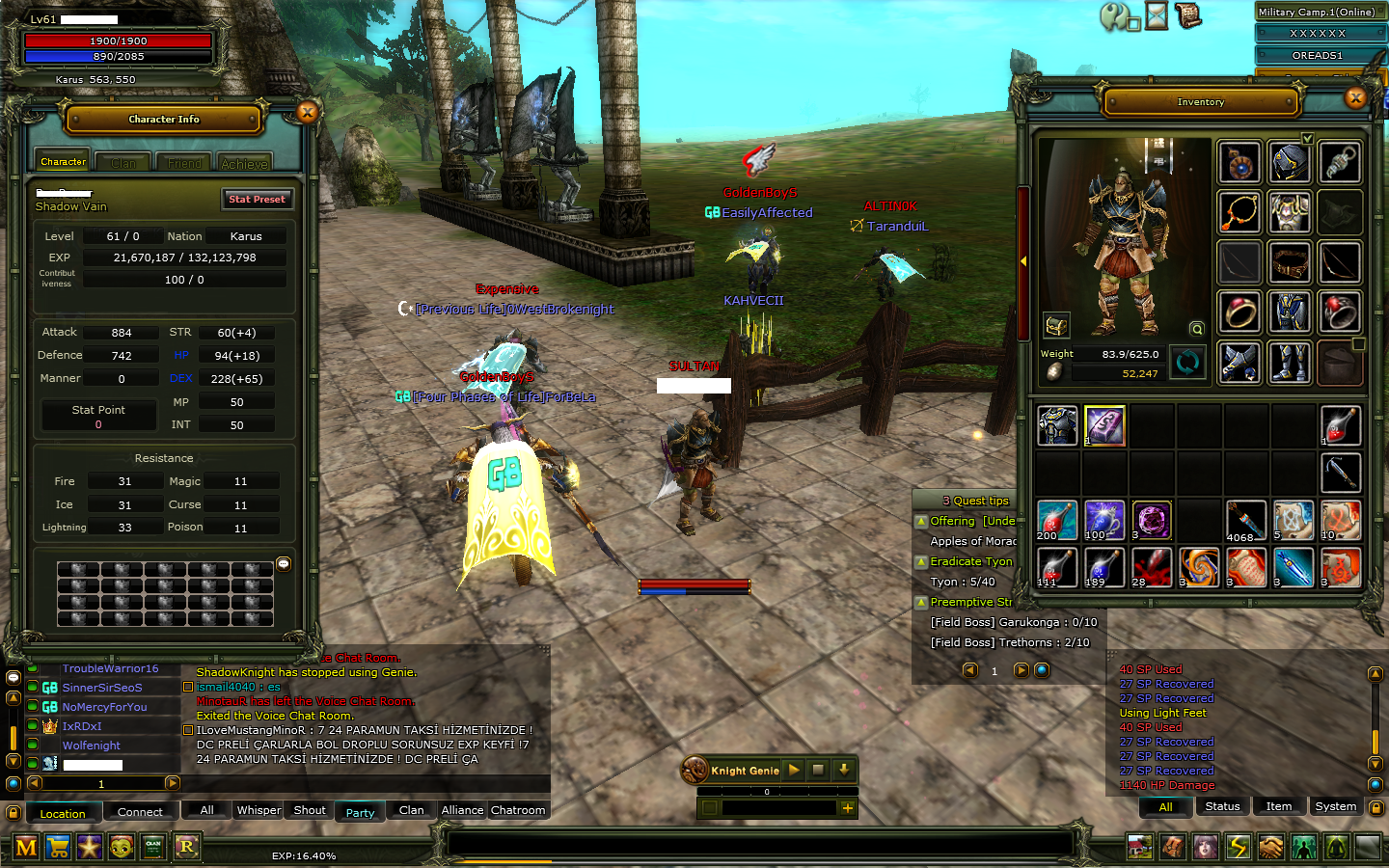The width and height of the screenshot is (1389, 868).
Task: Select the Party chat tab
Action: pyautogui.click(x=360, y=812)
